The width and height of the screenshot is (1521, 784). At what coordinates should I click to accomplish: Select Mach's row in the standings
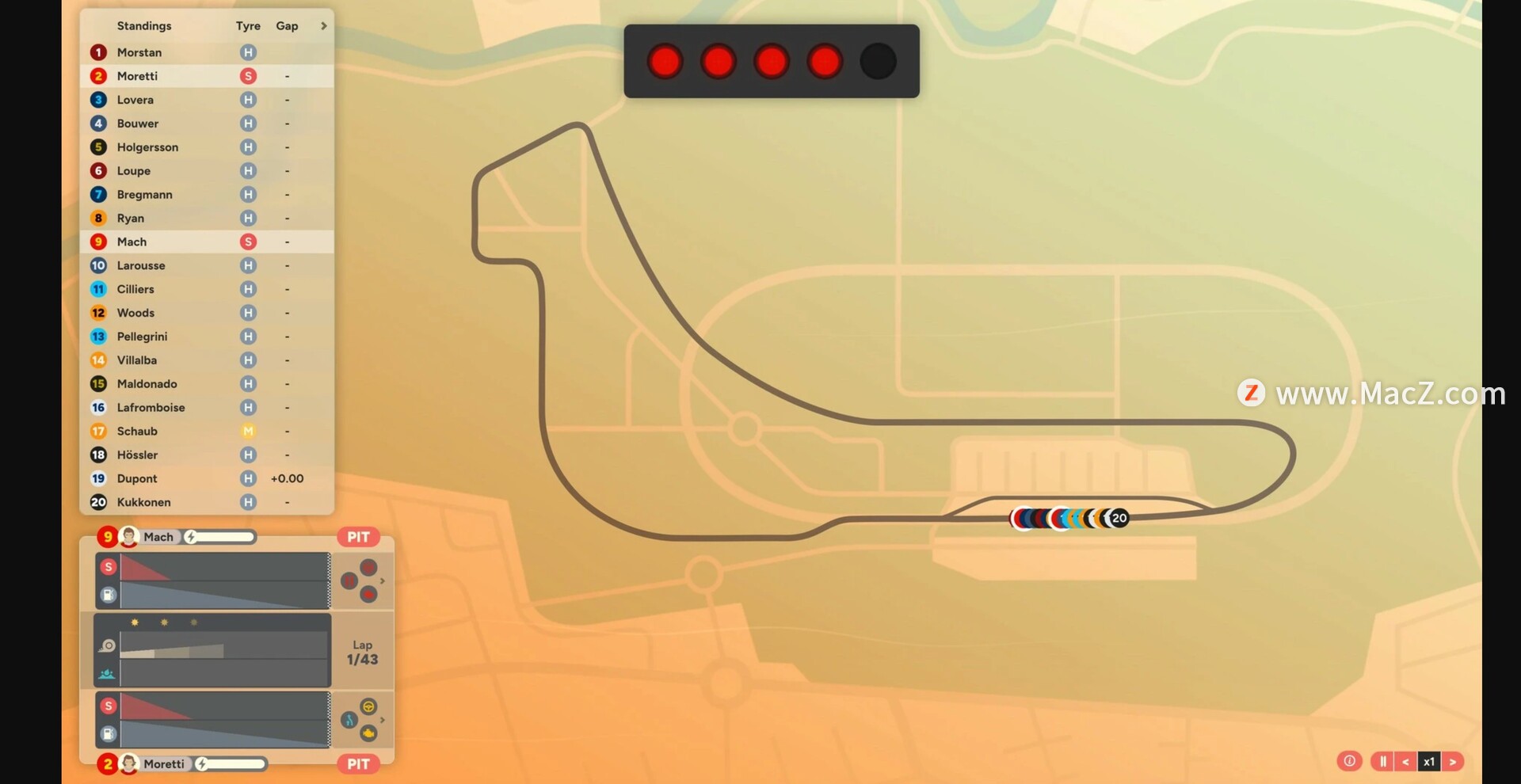(x=132, y=242)
